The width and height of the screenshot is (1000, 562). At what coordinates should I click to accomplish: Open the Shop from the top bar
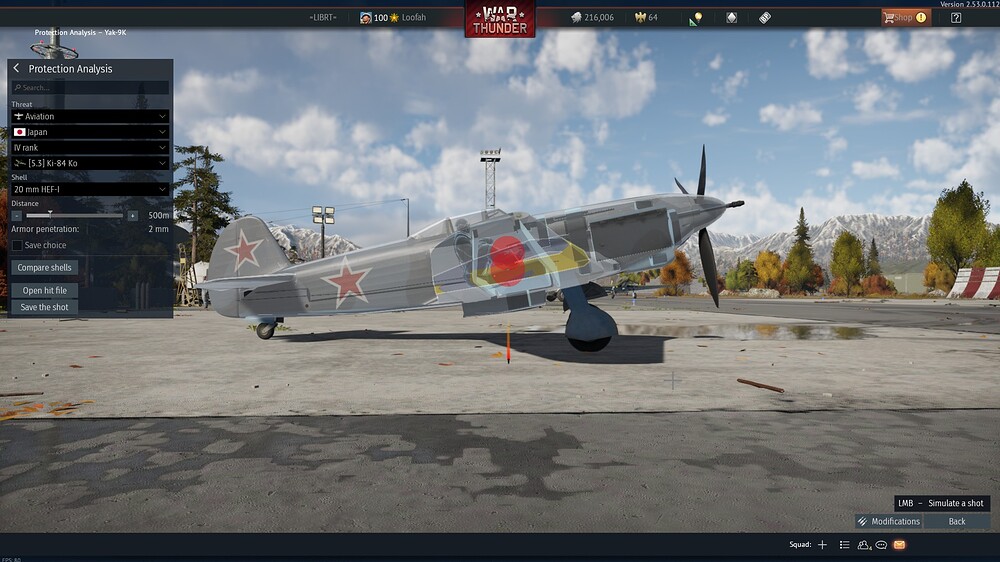(904, 17)
